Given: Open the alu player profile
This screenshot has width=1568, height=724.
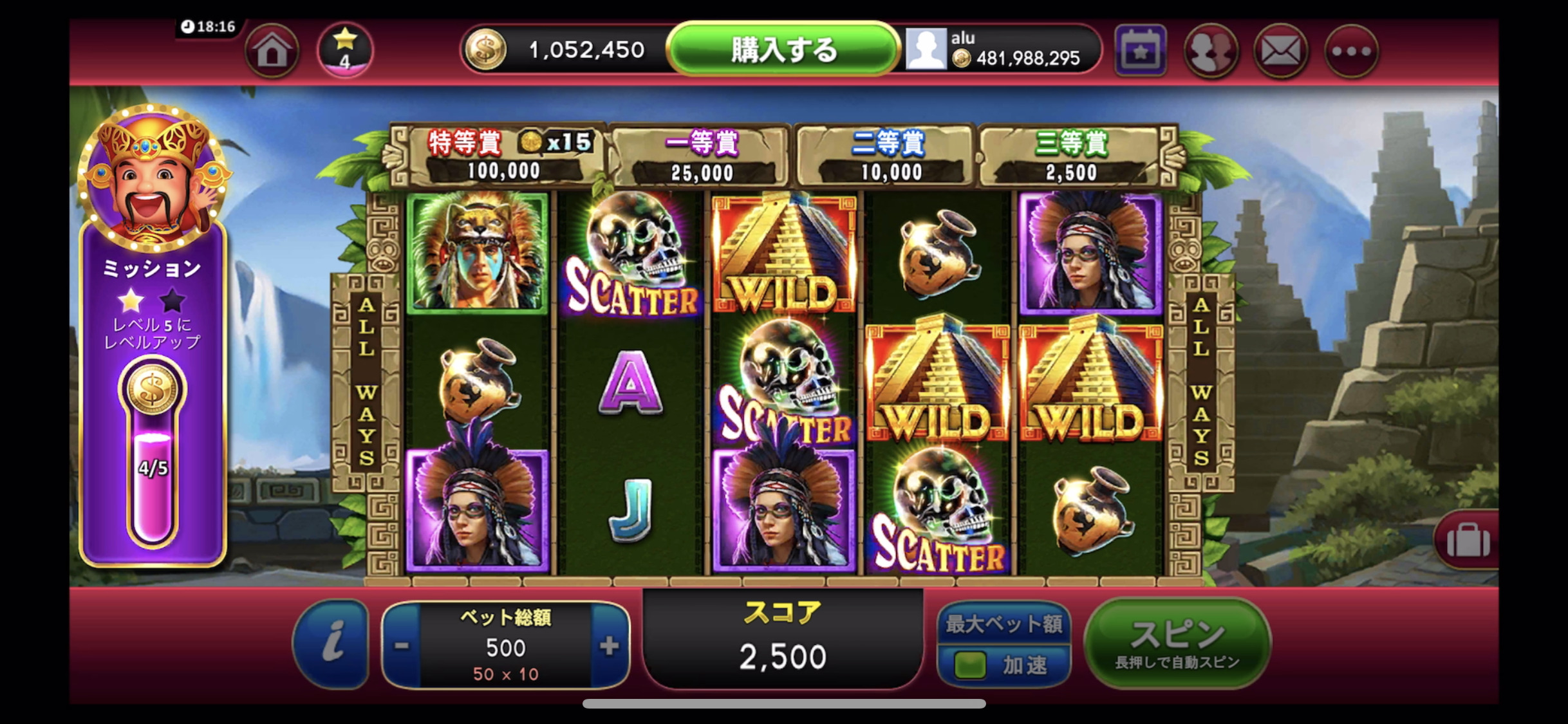Looking at the screenshot, I should pos(926,50).
